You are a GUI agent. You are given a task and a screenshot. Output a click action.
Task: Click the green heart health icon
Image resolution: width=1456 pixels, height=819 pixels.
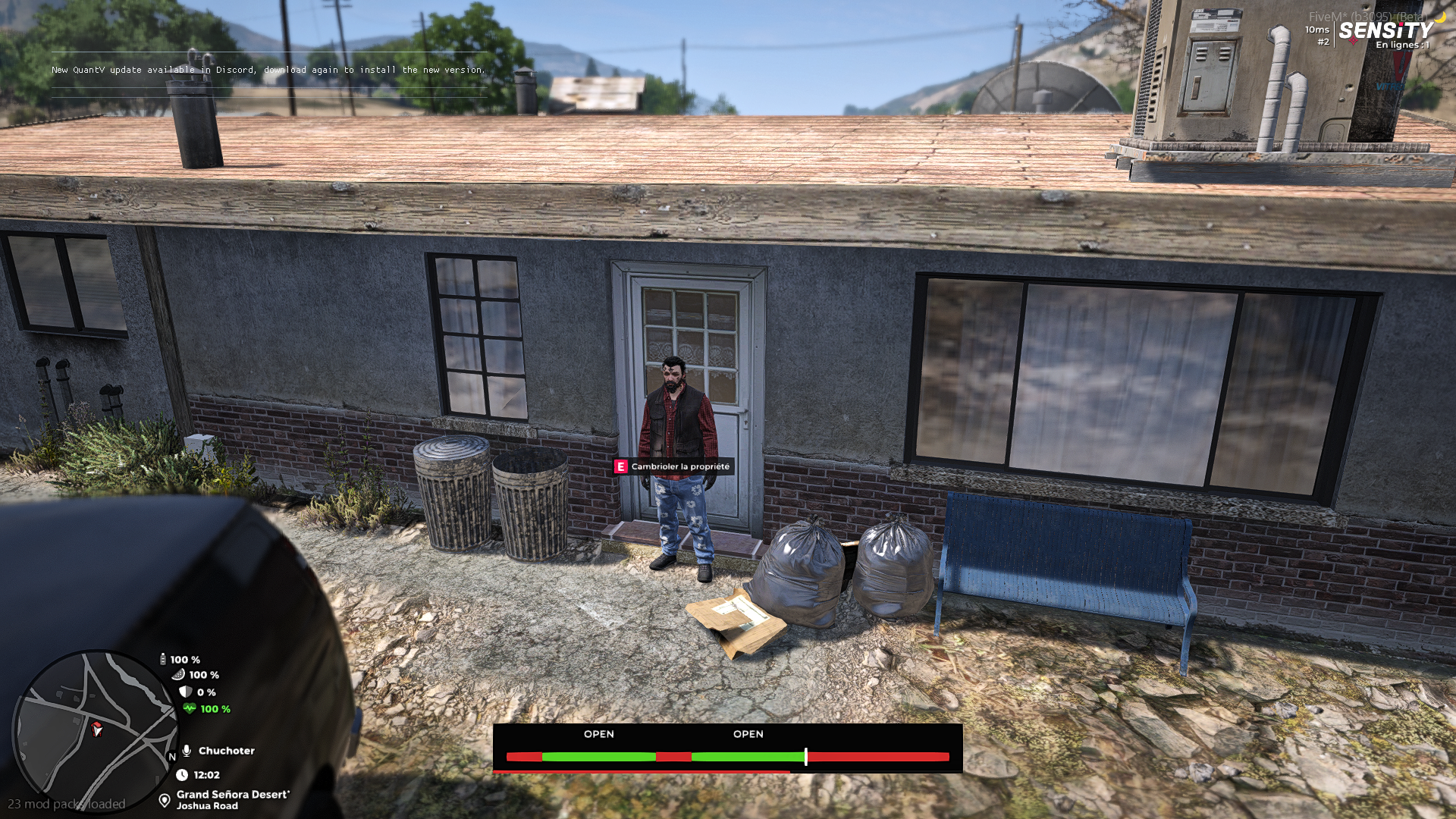(189, 709)
